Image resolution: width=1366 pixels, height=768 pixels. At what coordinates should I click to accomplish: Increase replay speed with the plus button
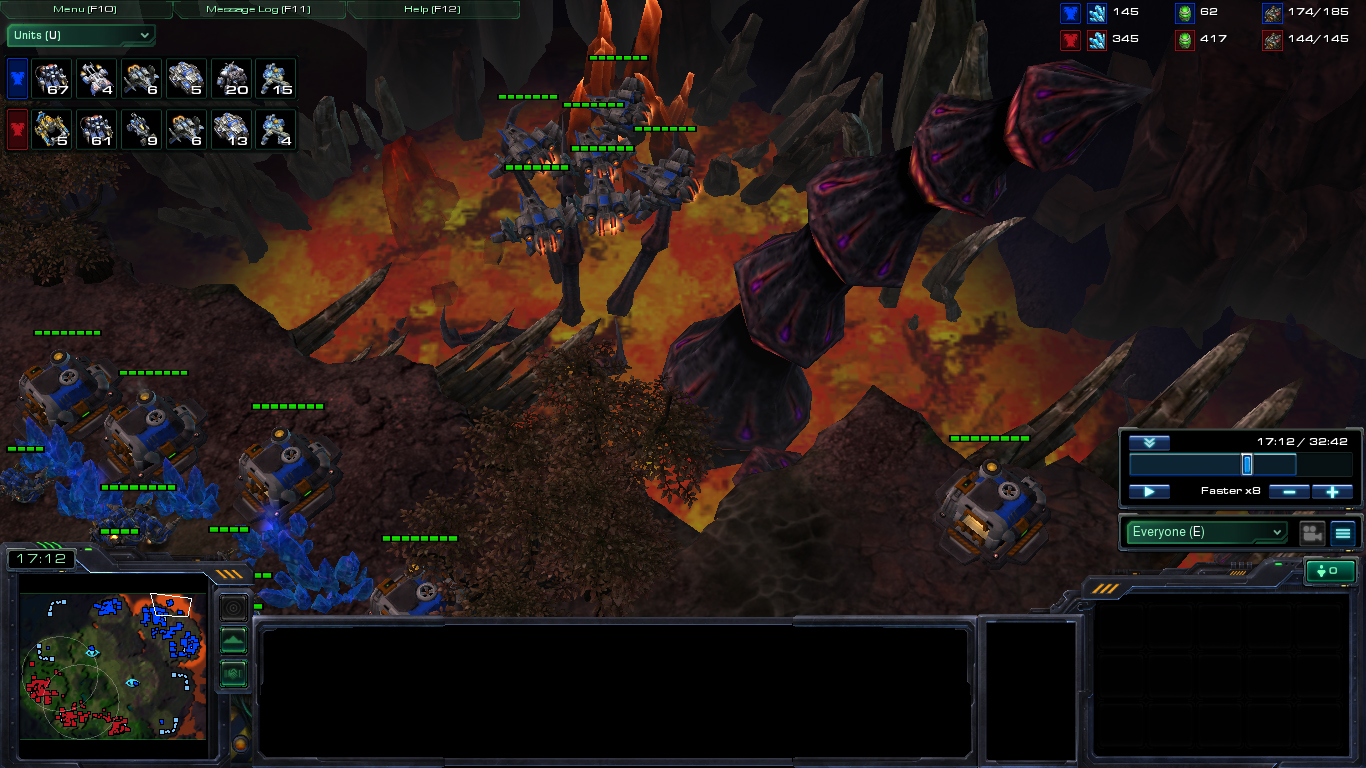click(x=1332, y=492)
